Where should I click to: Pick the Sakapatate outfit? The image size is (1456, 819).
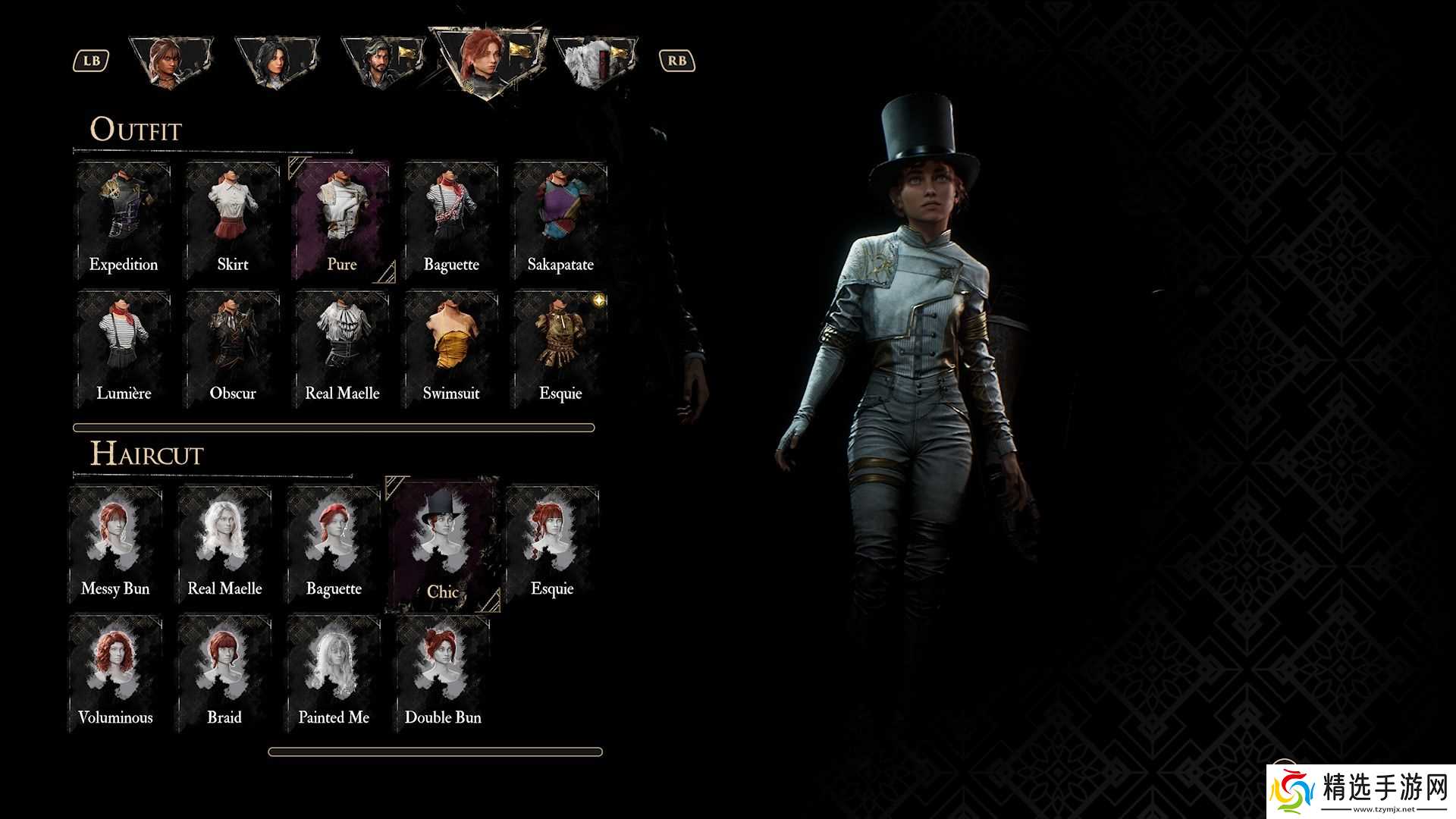(560, 221)
